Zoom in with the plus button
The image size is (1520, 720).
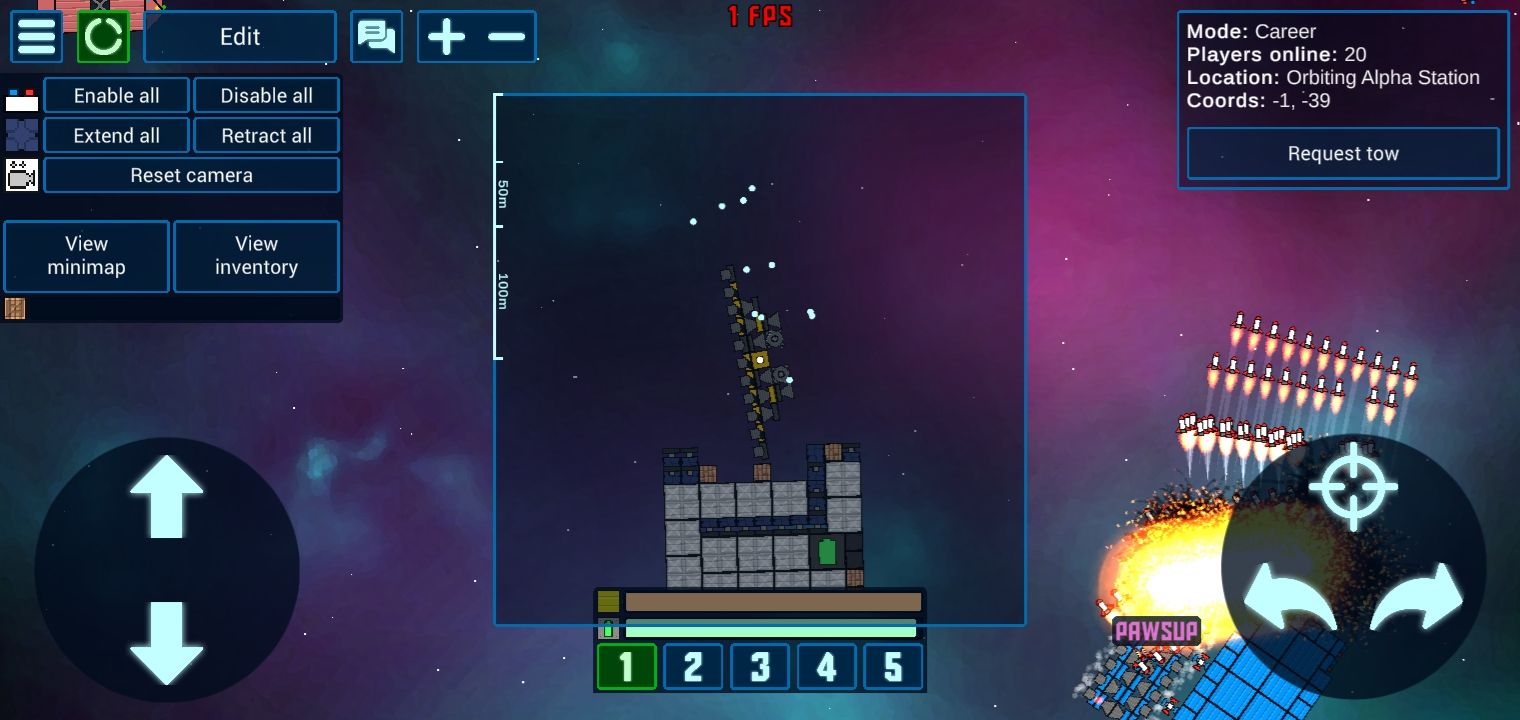[x=446, y=37]
